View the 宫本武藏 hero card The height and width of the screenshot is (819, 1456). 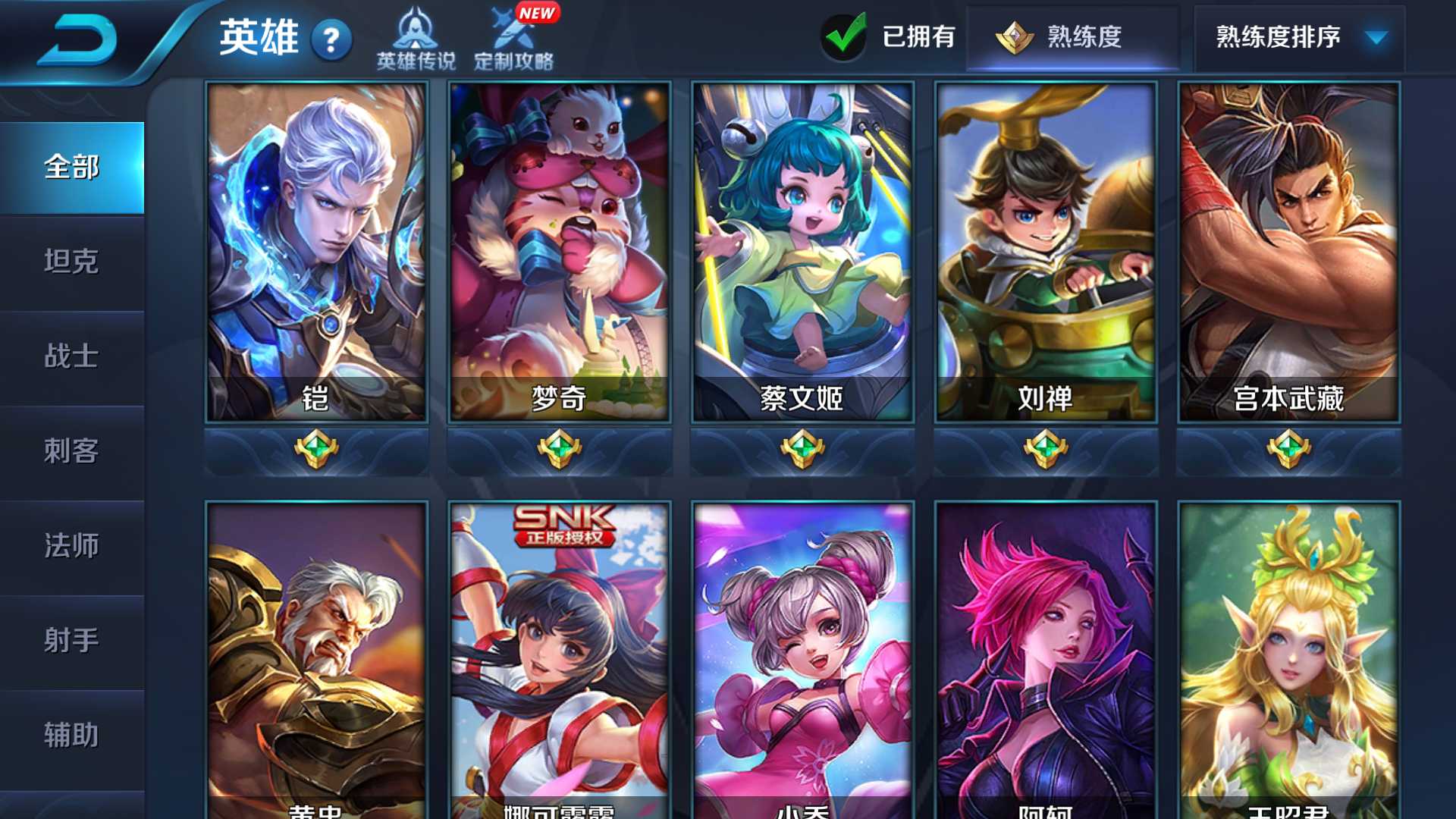tap(1288, 252)
